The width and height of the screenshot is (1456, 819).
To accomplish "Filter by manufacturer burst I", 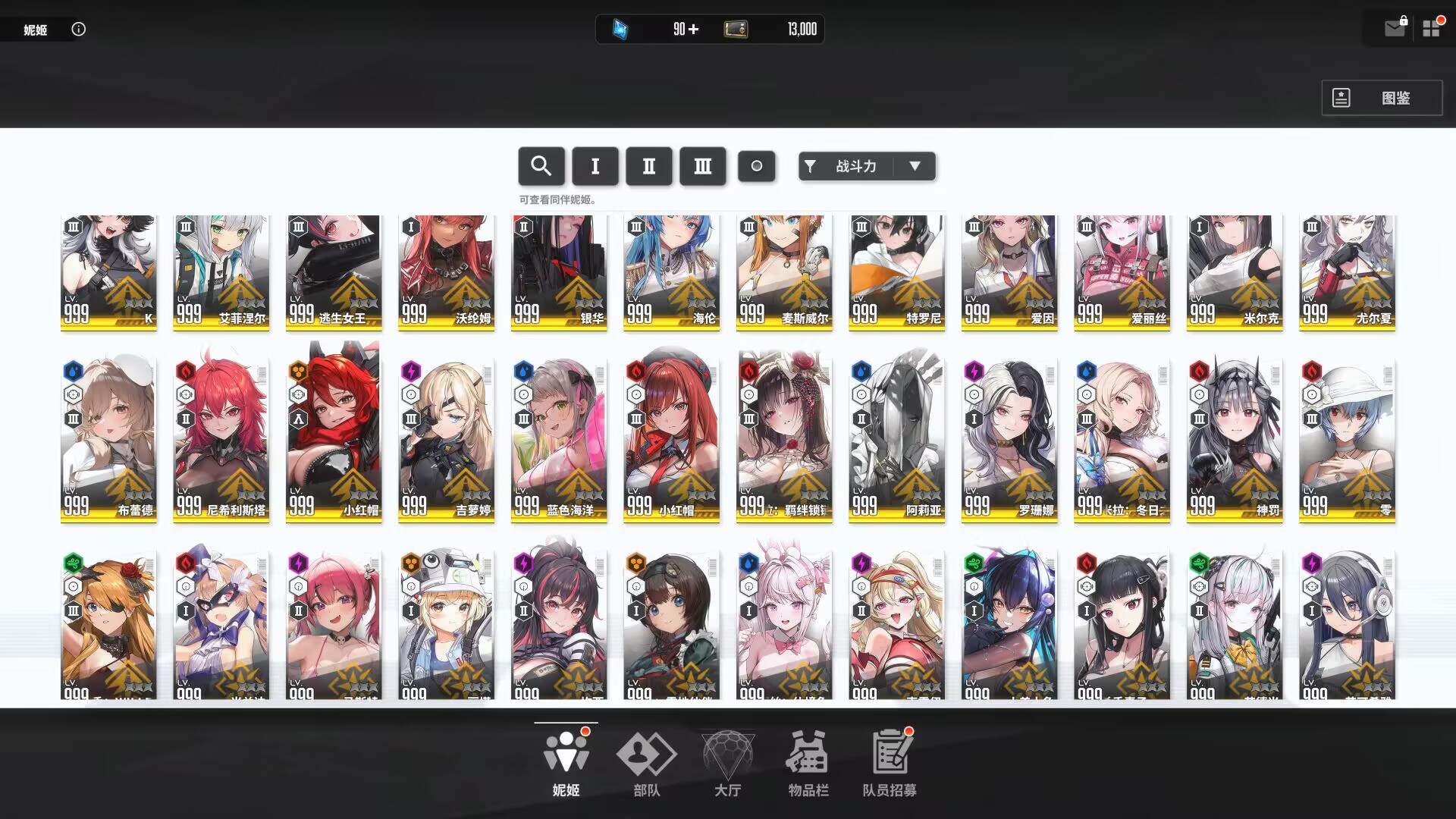I will click(595, 166).
